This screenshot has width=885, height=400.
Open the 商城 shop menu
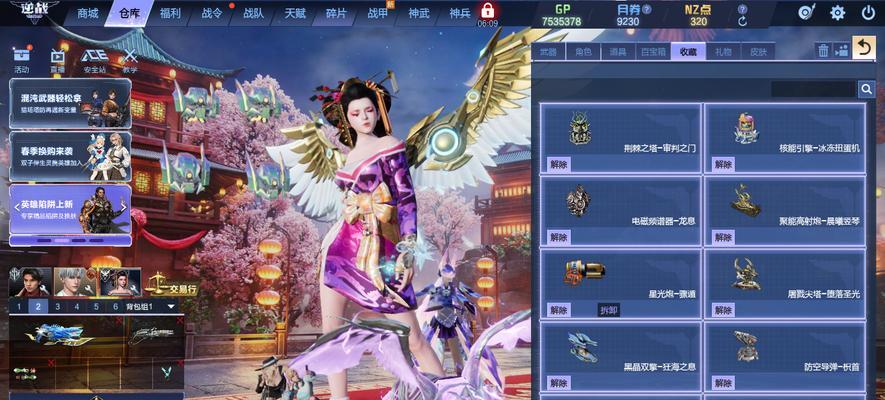88,13
